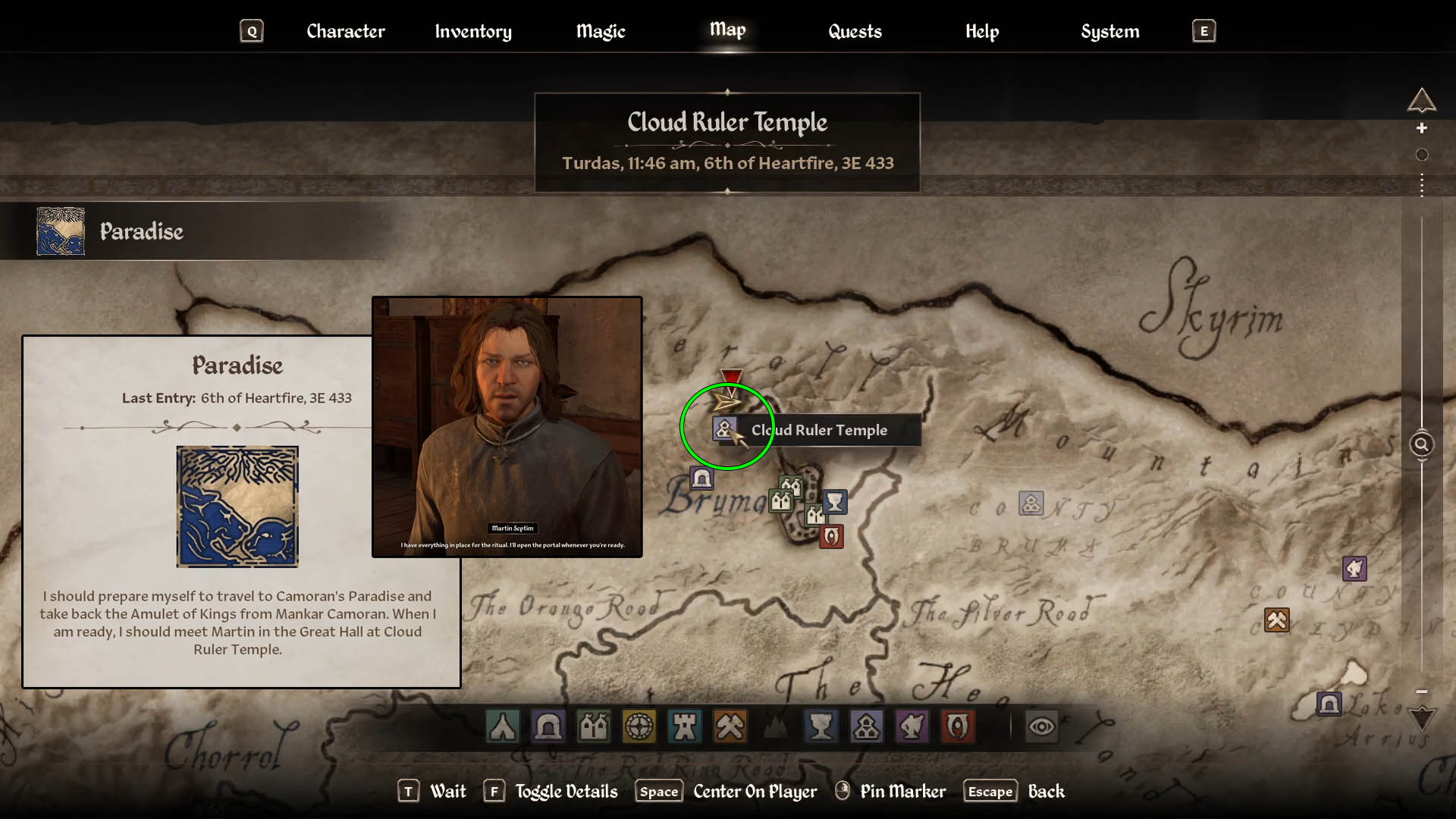The image size is (1456, 819).
Task: Select the purple horse stable map marker
Action: tap(1354, 568)
